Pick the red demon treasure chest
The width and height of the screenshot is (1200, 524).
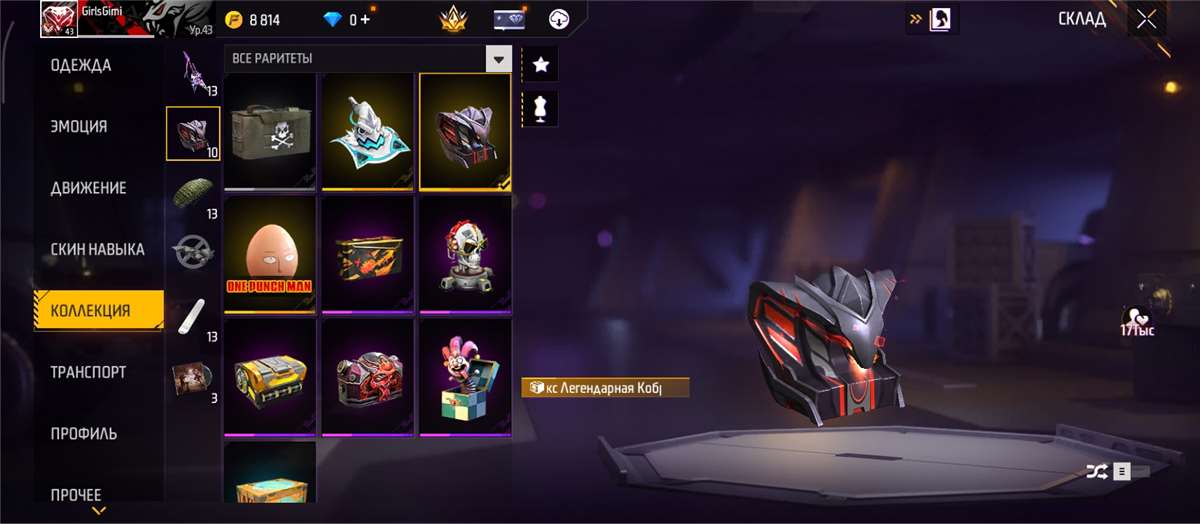[x=367, y=377]
